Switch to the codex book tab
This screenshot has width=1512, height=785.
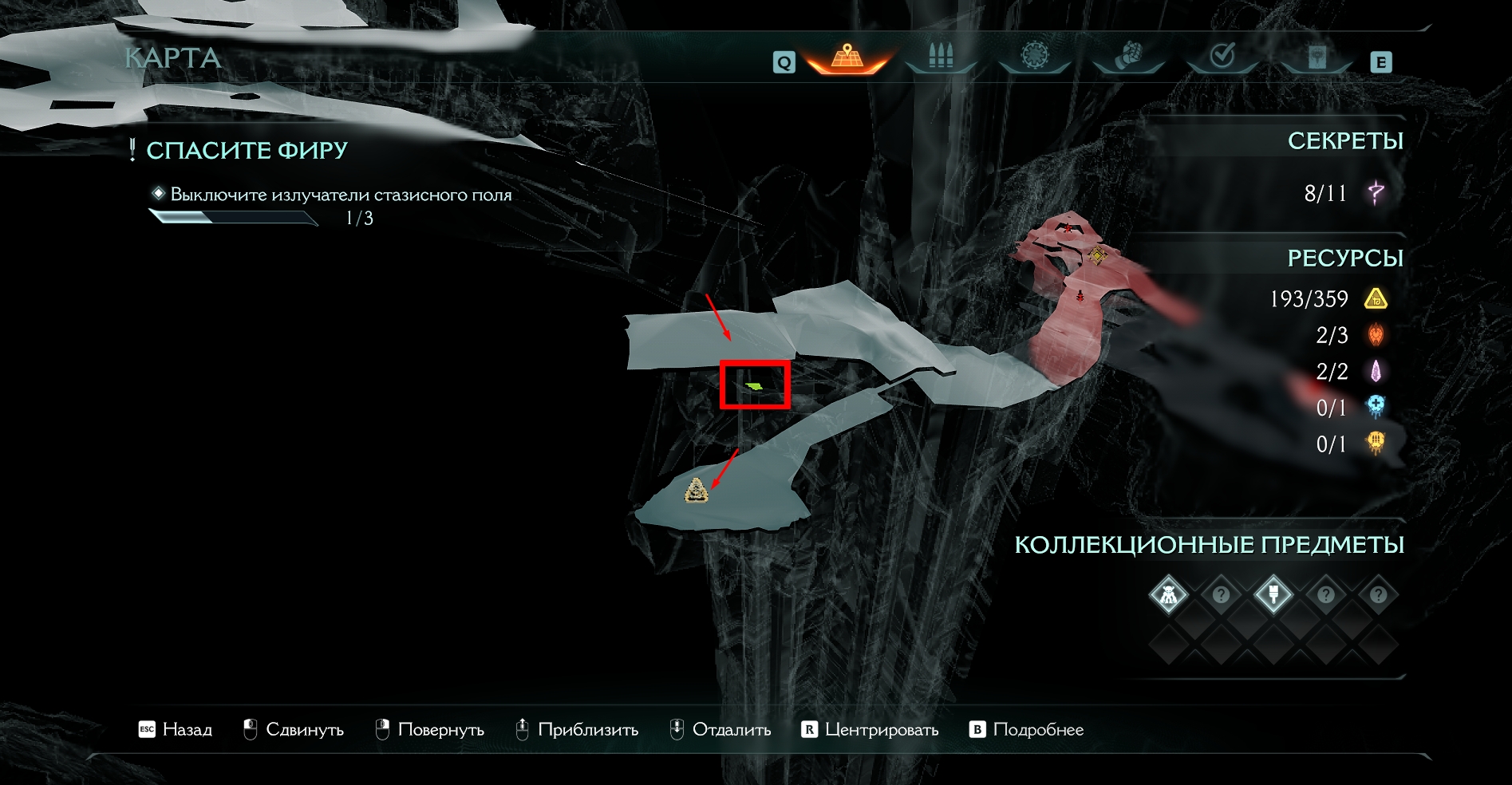[x=1317, y=57]
